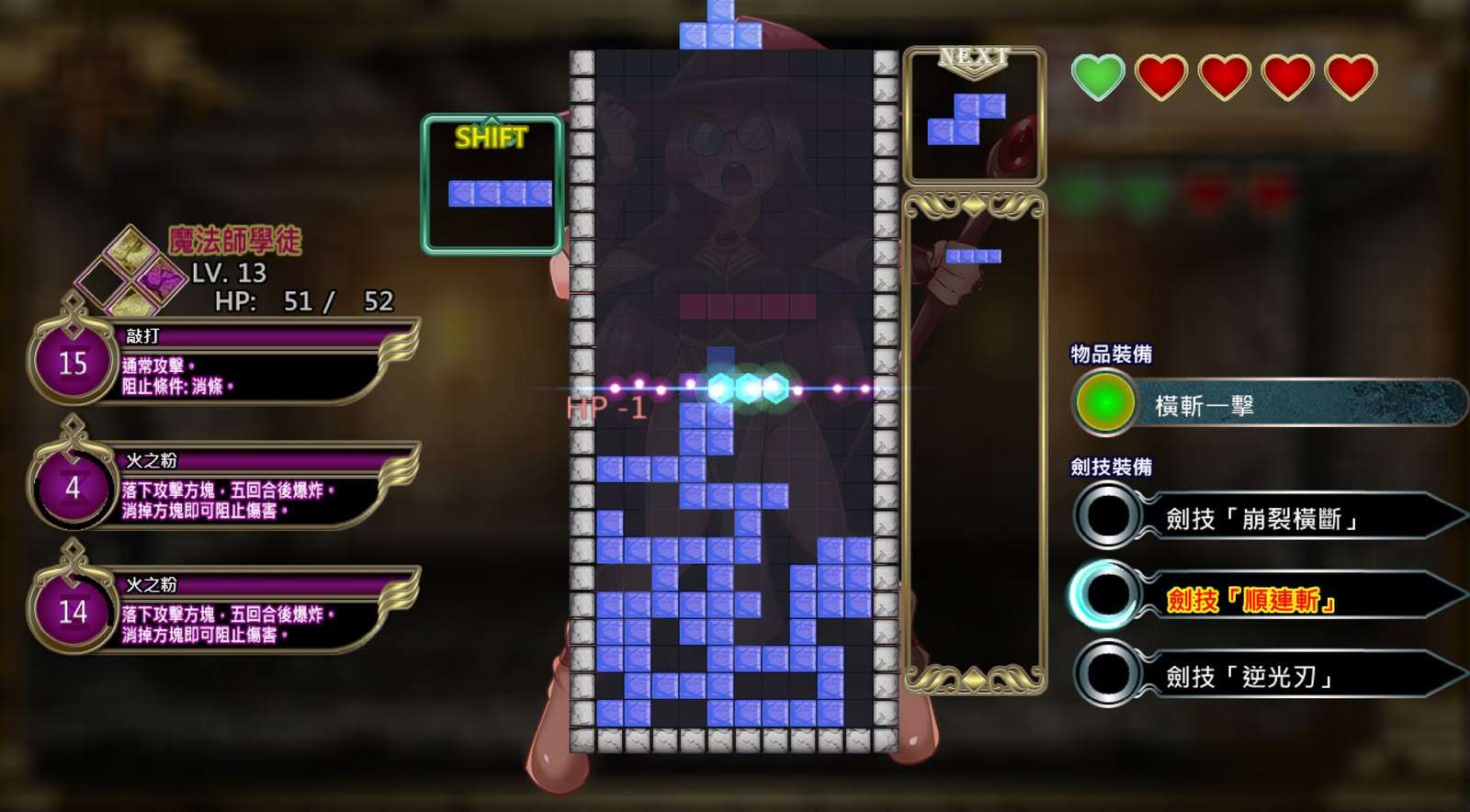Click the NEXT piece preview box

click(974, 117)
